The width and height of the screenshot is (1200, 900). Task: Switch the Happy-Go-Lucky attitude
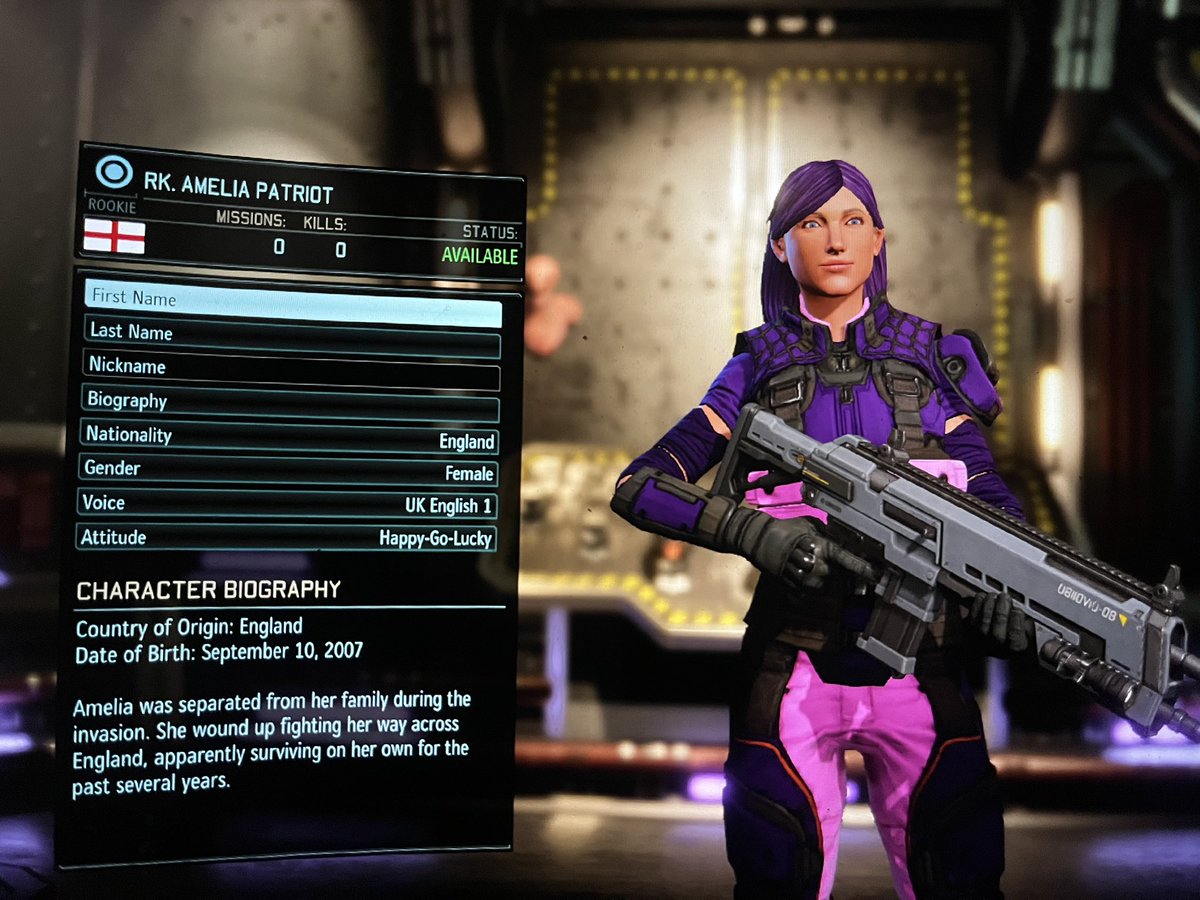click(x=286, y=538)
